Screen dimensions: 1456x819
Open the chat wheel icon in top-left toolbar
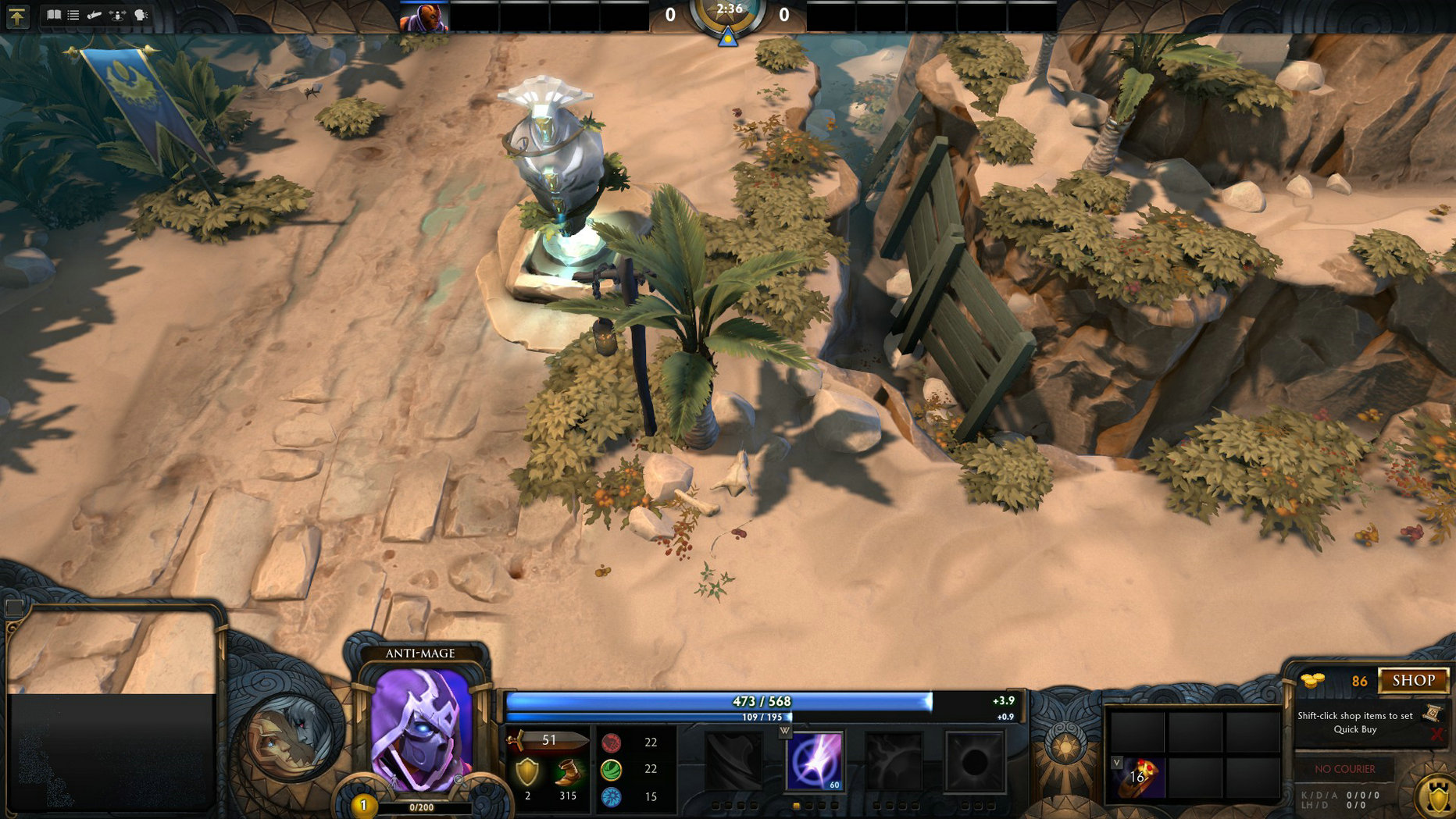[141, 15]
